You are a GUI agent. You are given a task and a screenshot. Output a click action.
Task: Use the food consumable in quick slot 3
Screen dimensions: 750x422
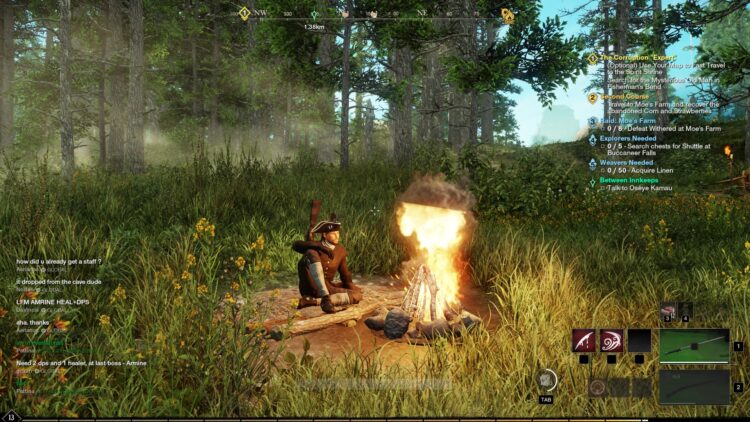tap(668, 312)
